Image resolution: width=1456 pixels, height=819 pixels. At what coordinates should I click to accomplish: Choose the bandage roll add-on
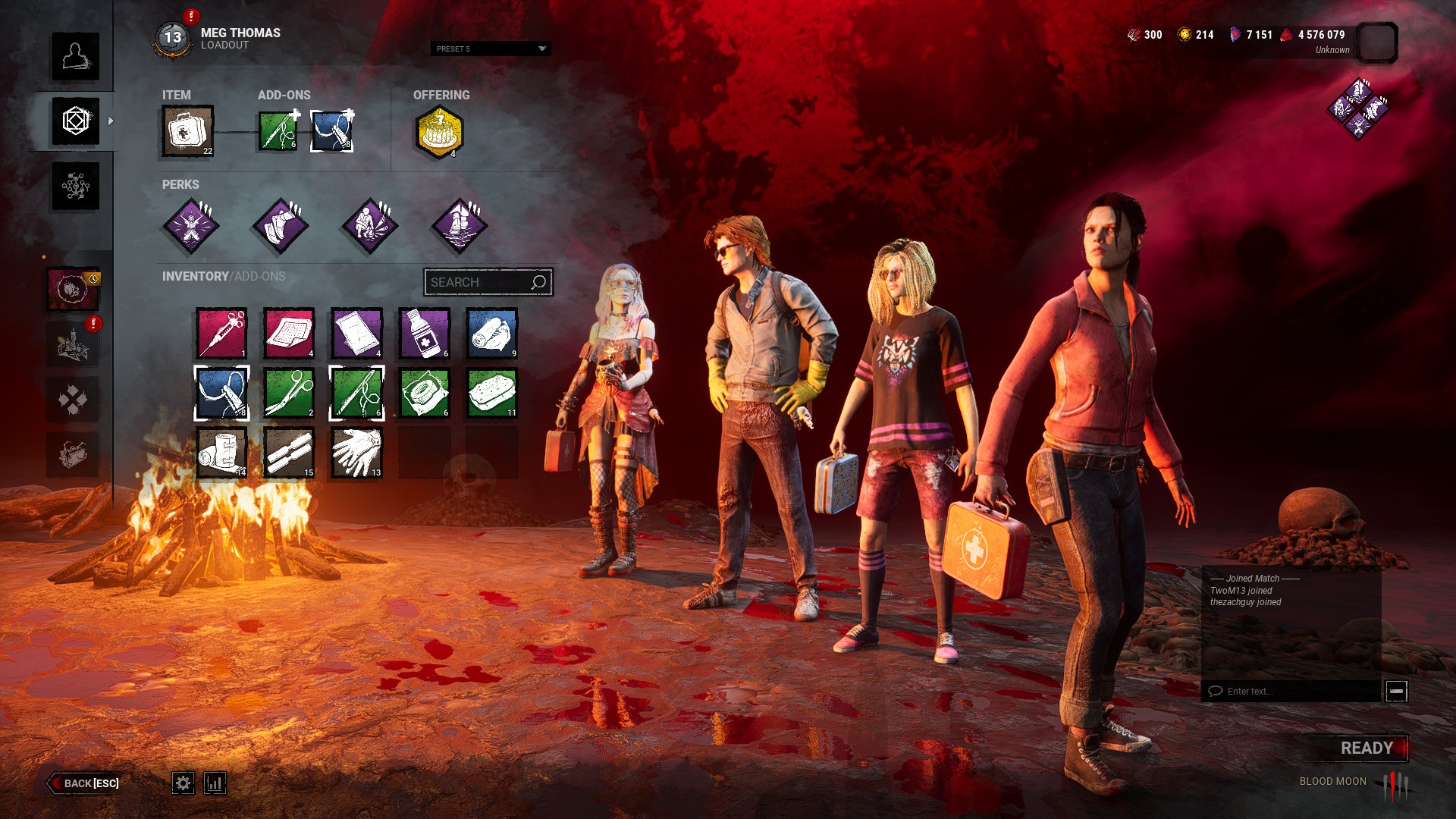pyautogui.click(x=221, y=453)
